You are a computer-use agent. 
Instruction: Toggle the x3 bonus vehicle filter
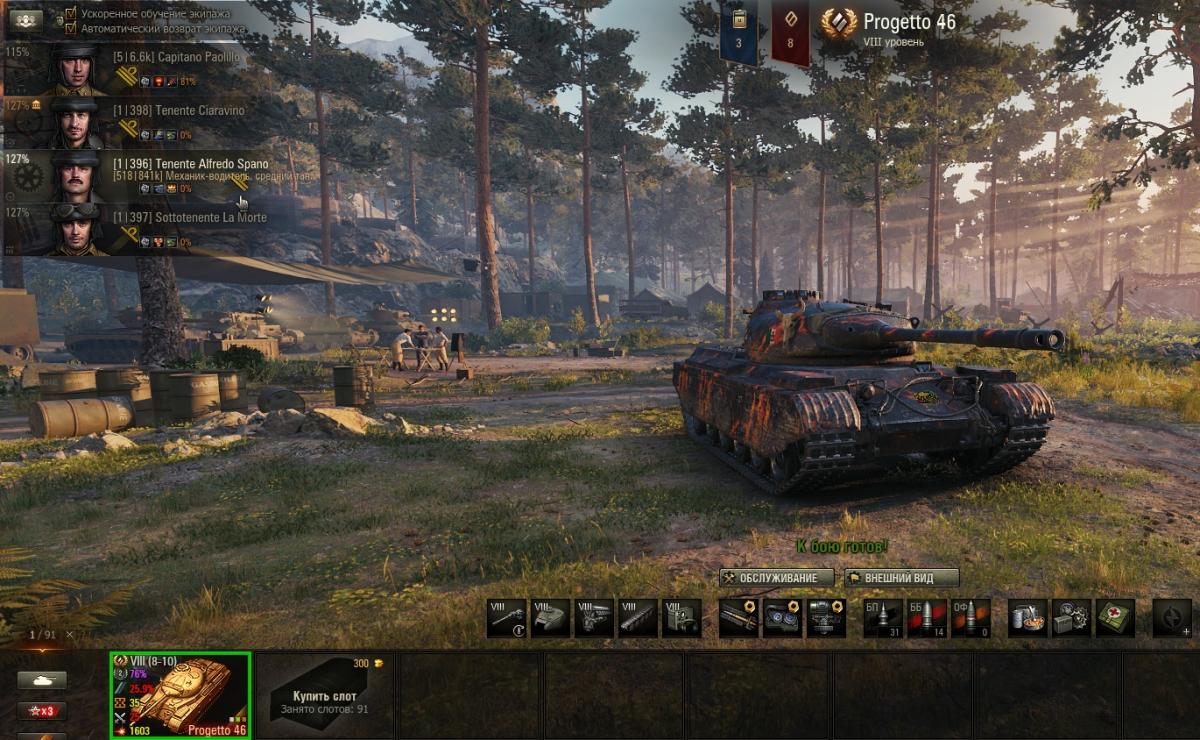click(x=42, y=711)
